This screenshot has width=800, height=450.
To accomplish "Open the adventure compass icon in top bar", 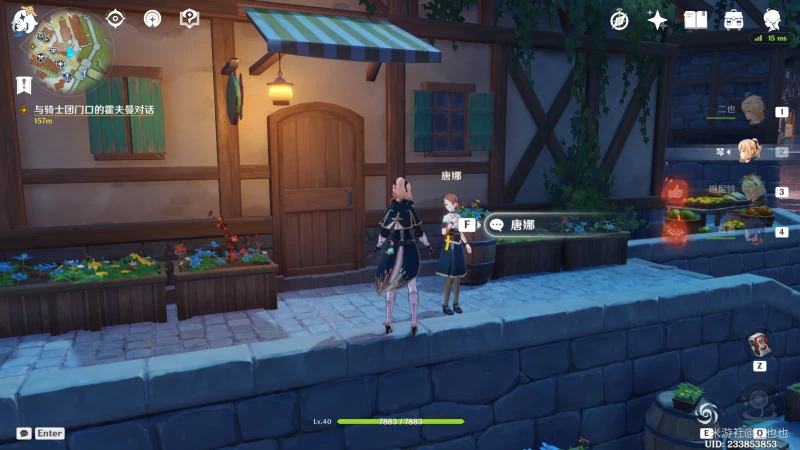I will (620, 20).
